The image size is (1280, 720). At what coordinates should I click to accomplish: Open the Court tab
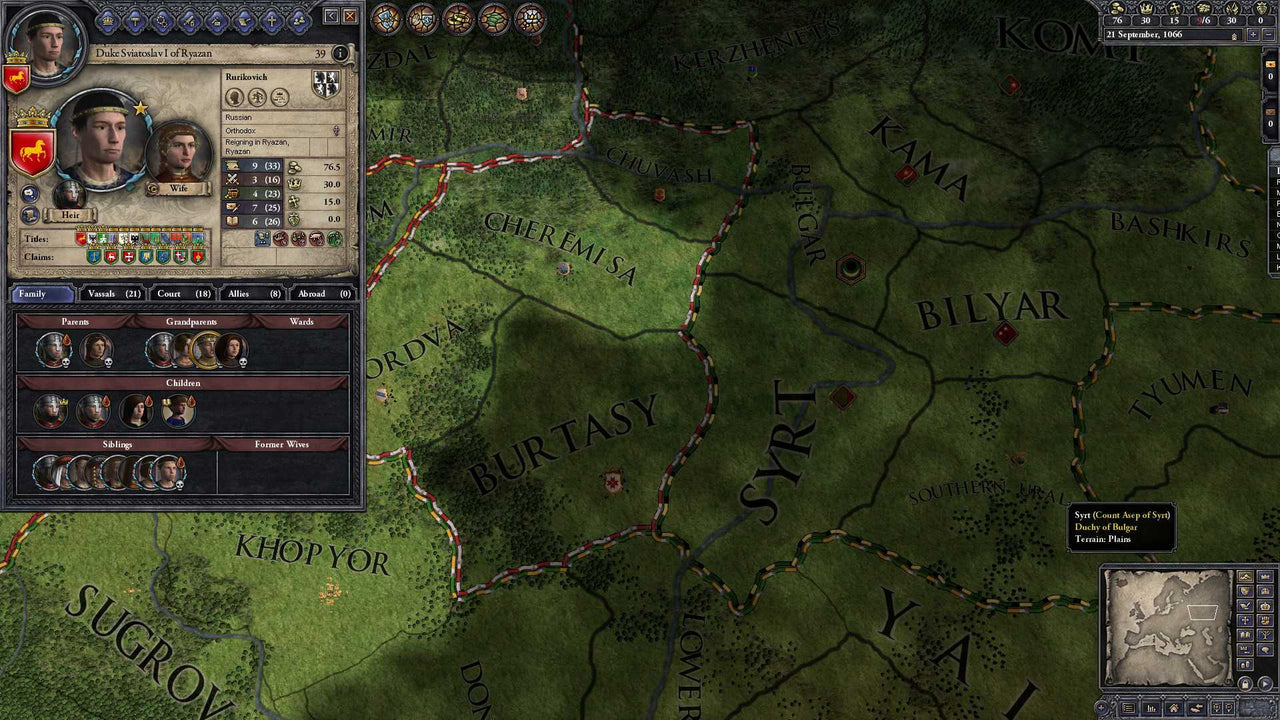[x=180, y=294]
